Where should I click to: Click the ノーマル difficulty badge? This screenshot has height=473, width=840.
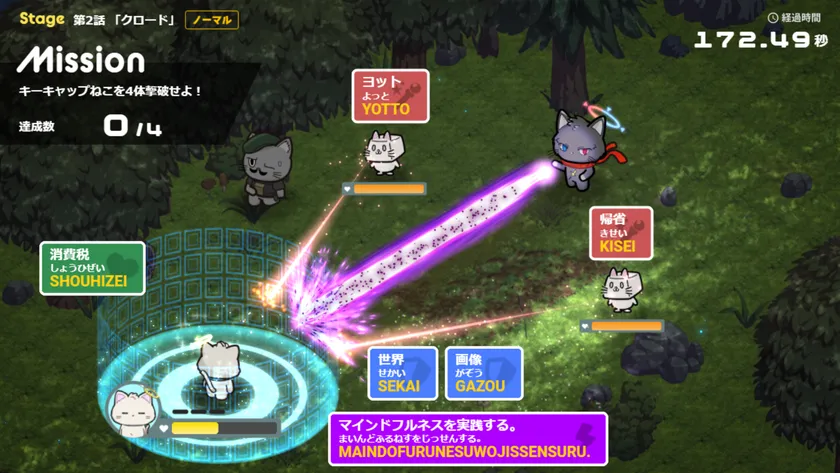click(x=212, y=20)
